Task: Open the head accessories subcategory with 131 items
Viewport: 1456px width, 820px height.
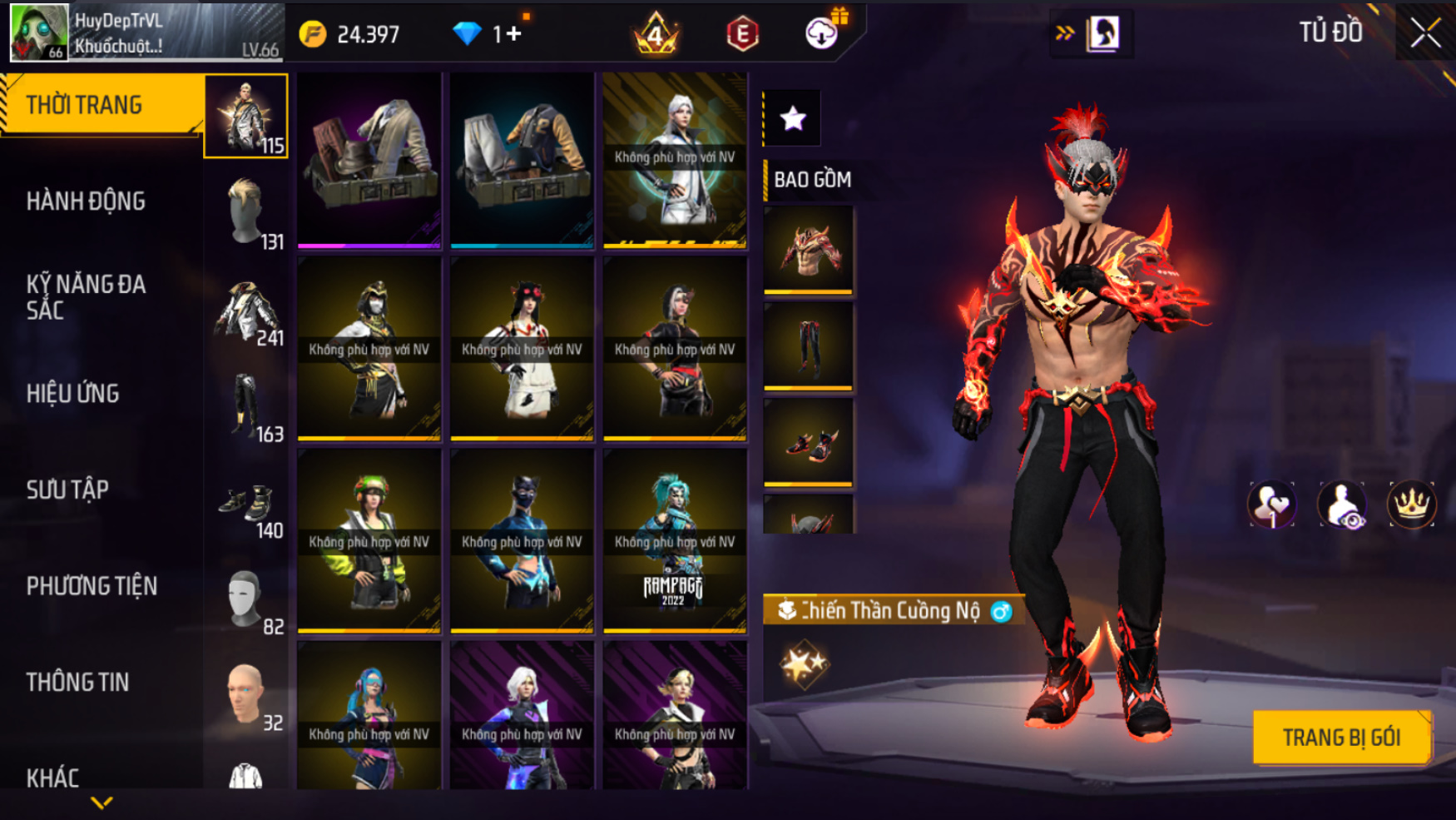Action: [x=246, y=213]
